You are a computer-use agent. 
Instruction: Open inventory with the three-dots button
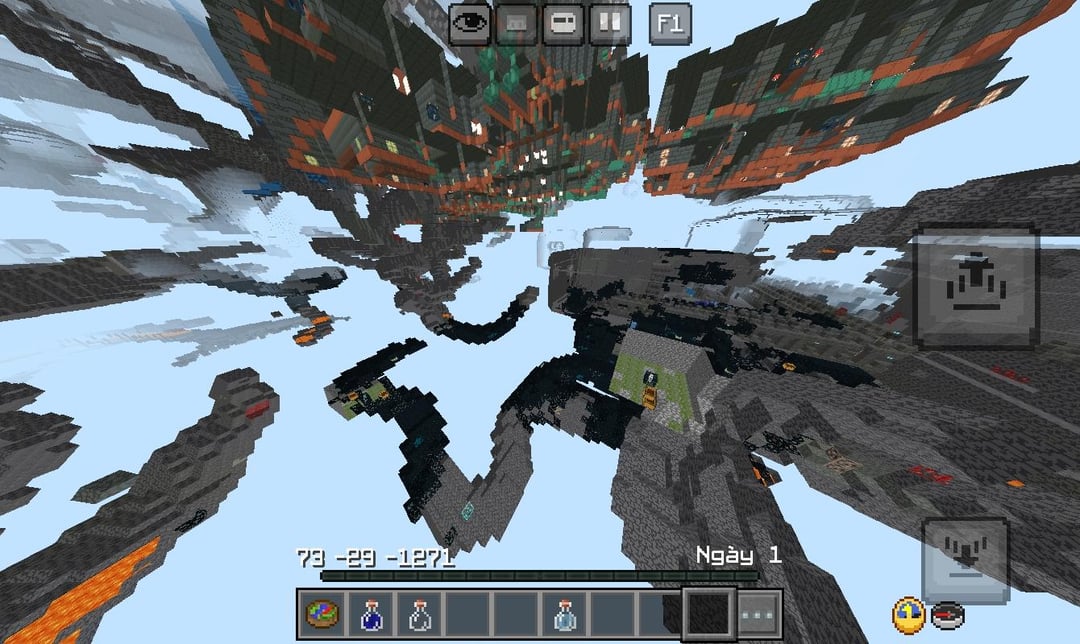click(x=758, y=612)
